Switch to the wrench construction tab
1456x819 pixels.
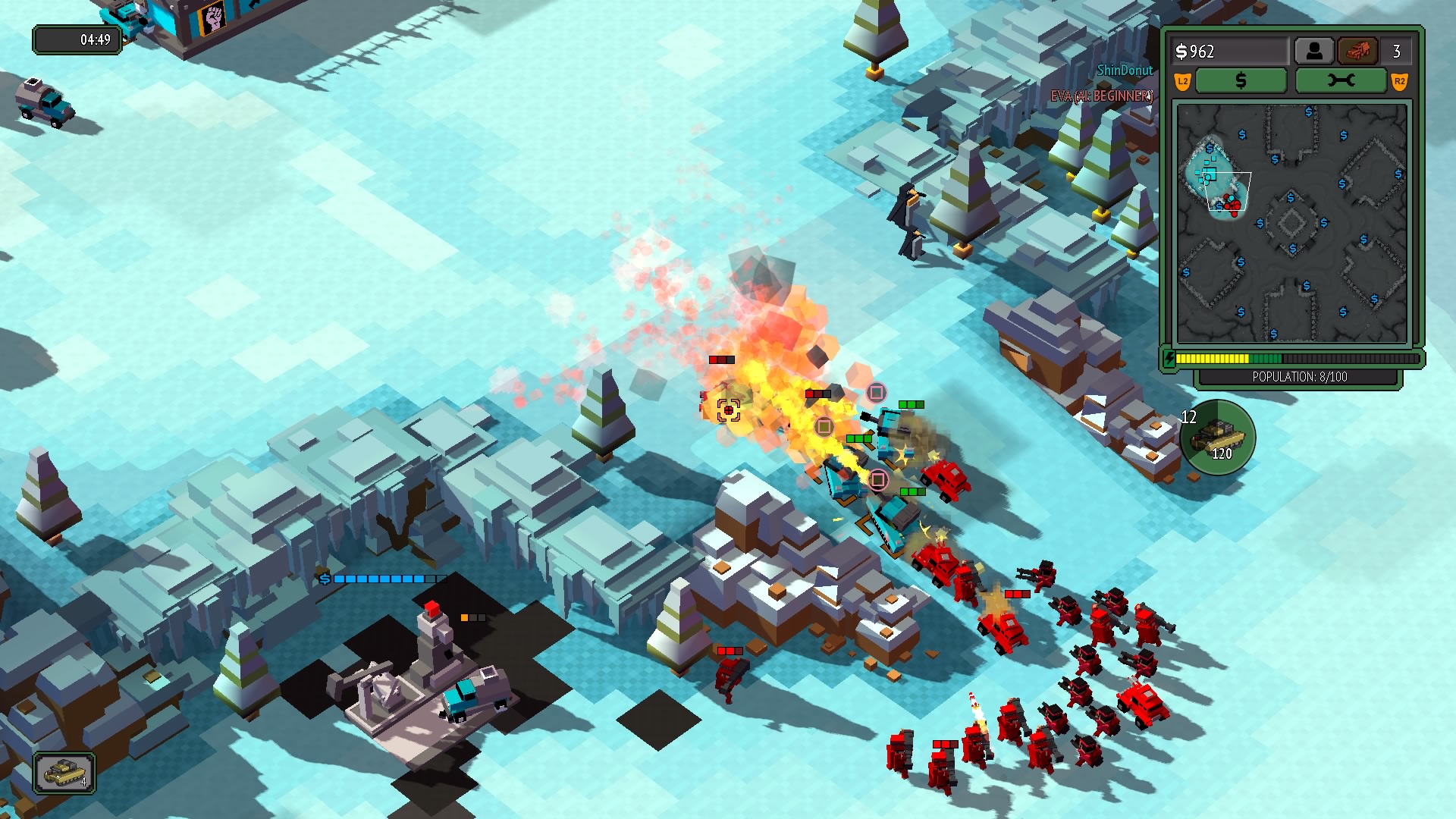[x=1342, y=80]
